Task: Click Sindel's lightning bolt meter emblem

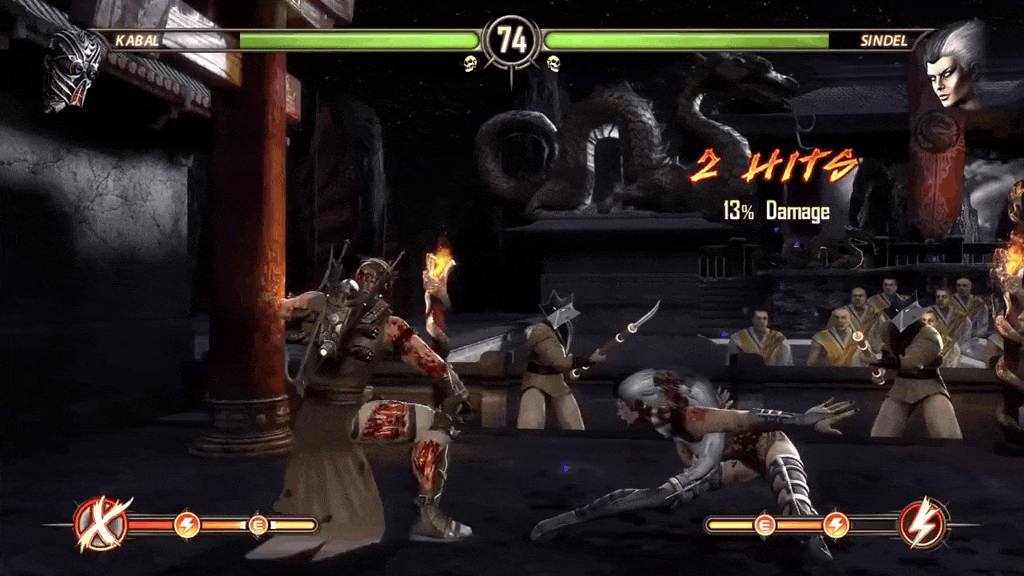Action: pyautogui.click(x=922, y=523)
